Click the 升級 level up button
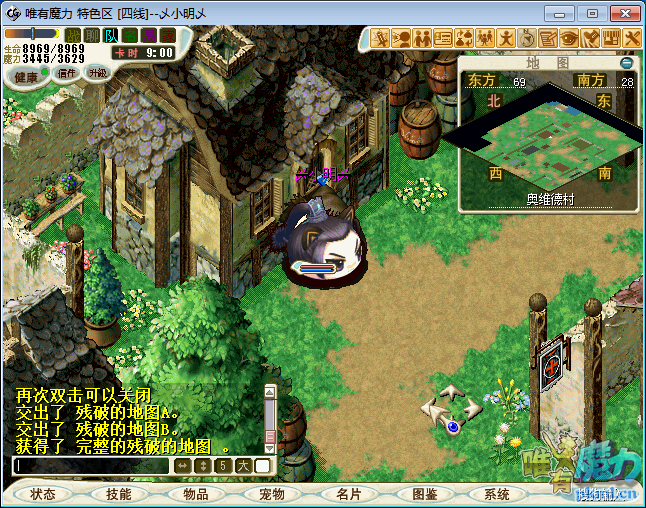Viewport: 646px width, 508px height. click(x=97, y=73)
